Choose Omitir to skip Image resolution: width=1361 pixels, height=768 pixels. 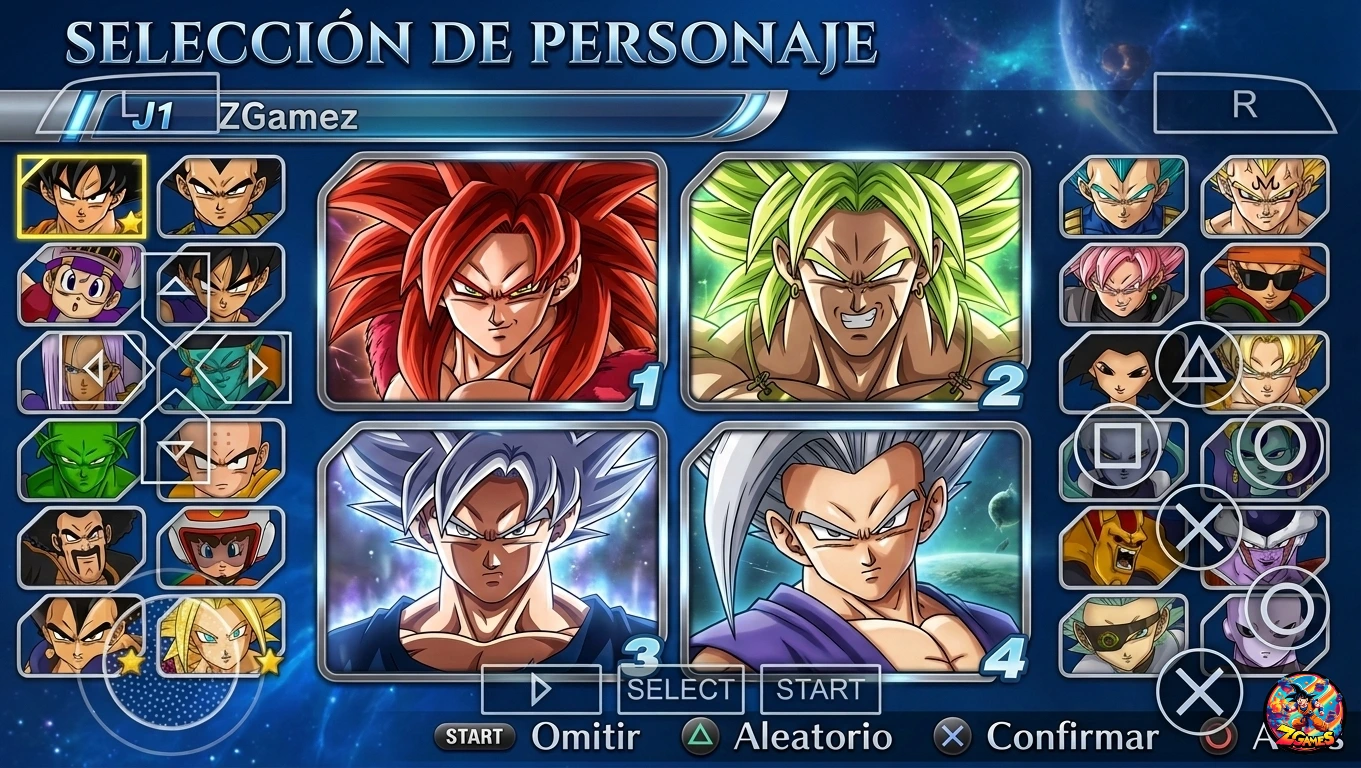(x=585, y=738)
